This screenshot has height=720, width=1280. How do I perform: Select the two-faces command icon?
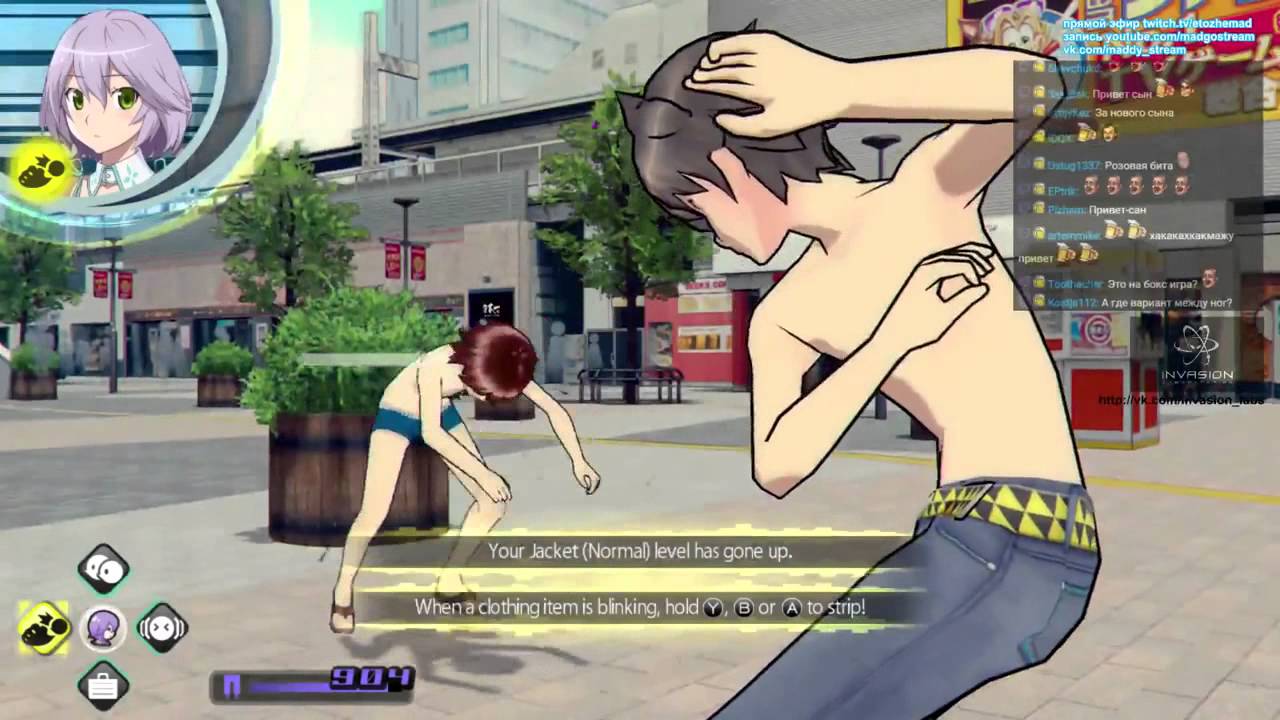(103, 570)
